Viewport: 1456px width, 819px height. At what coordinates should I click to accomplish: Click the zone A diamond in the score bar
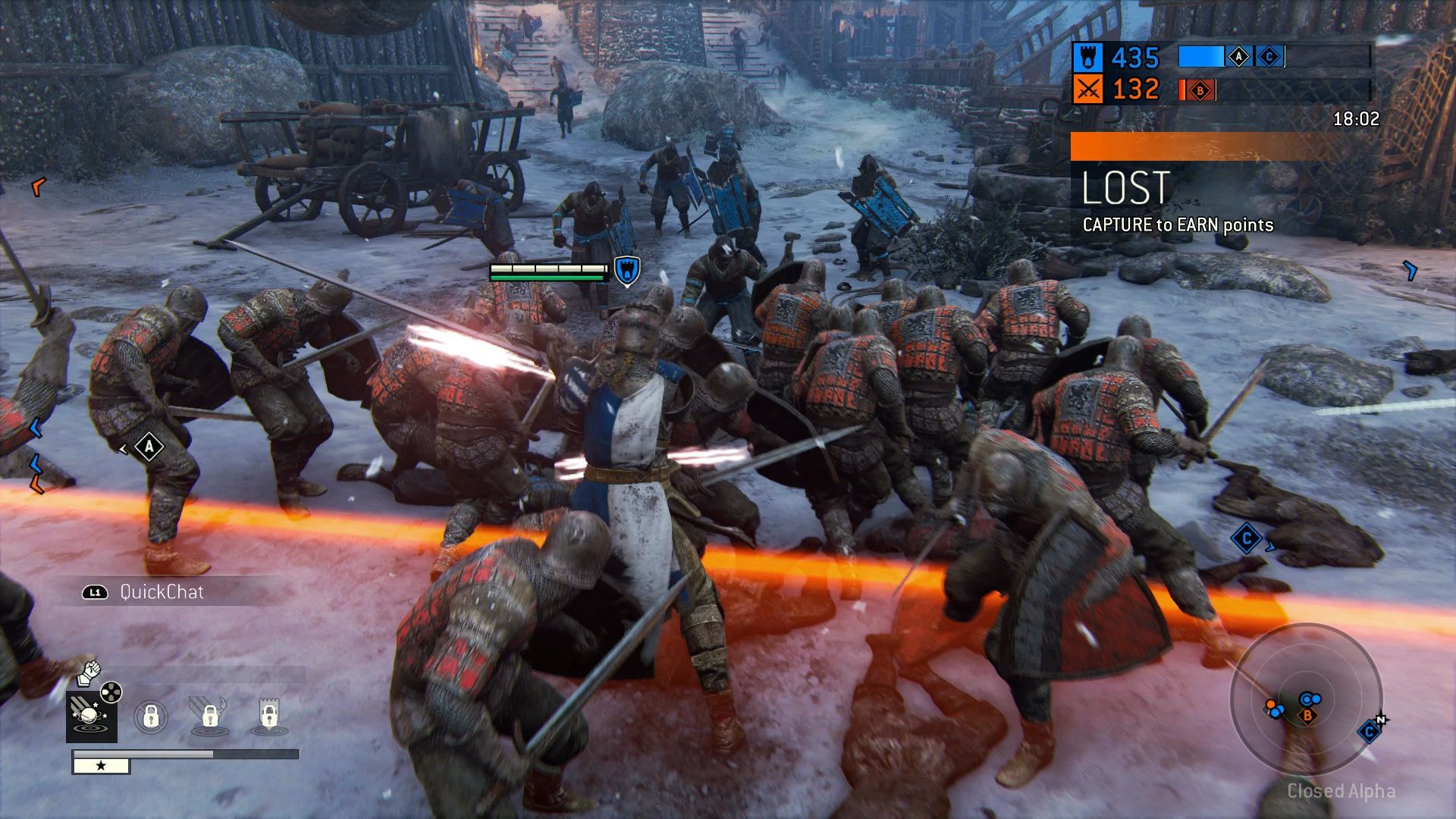click(1238, 57)
